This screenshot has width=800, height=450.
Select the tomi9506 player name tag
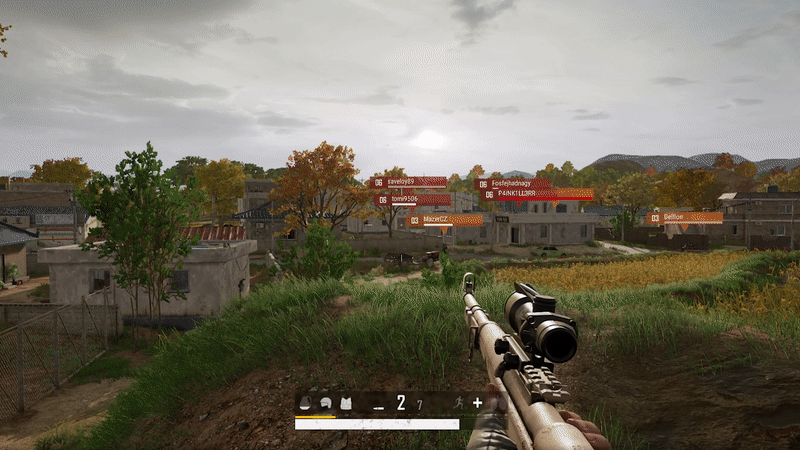412,199
